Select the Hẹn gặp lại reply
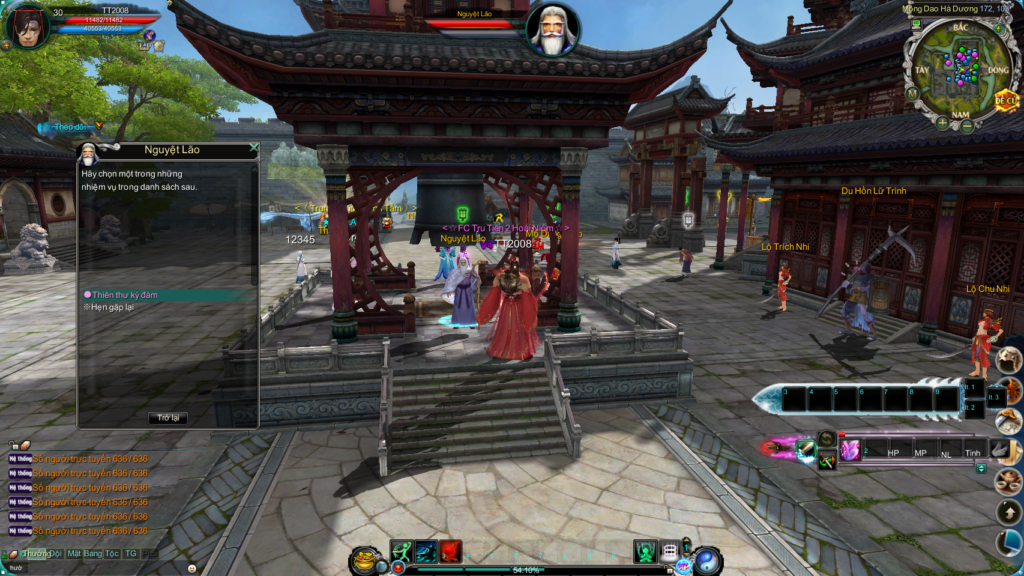 [112, 308]
